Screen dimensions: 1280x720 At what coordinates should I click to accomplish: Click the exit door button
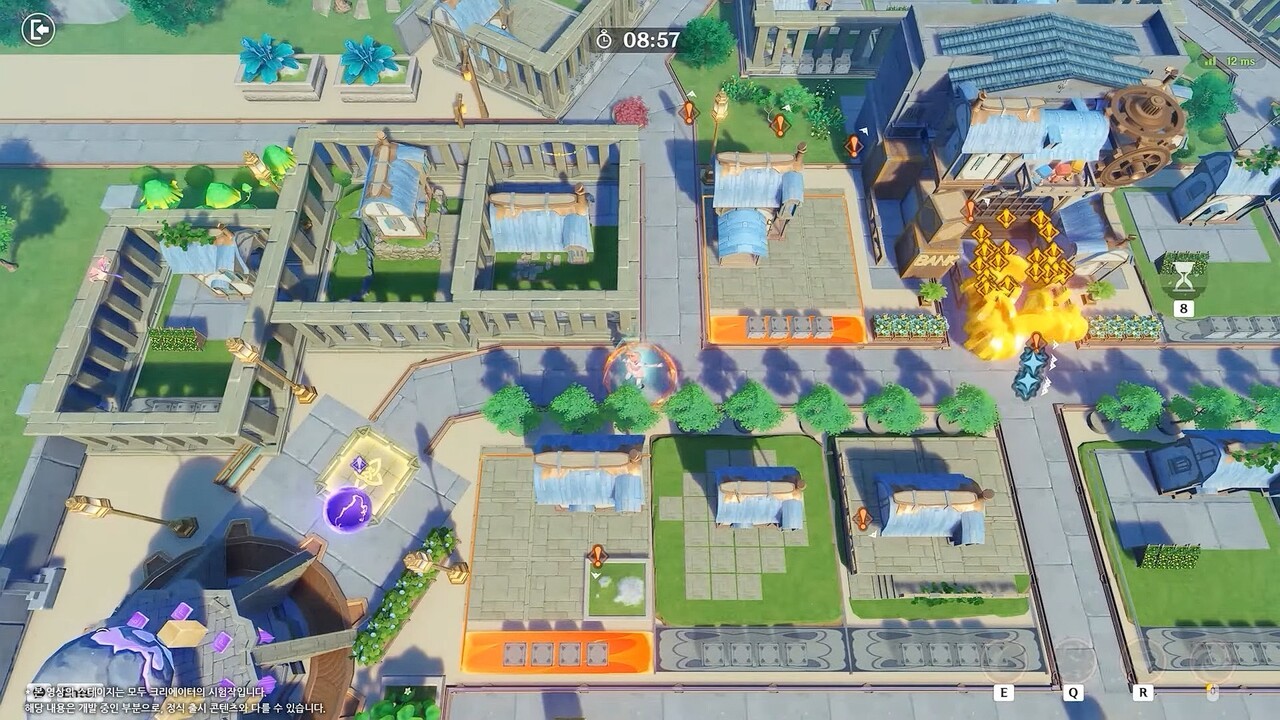tap(38, 31)
